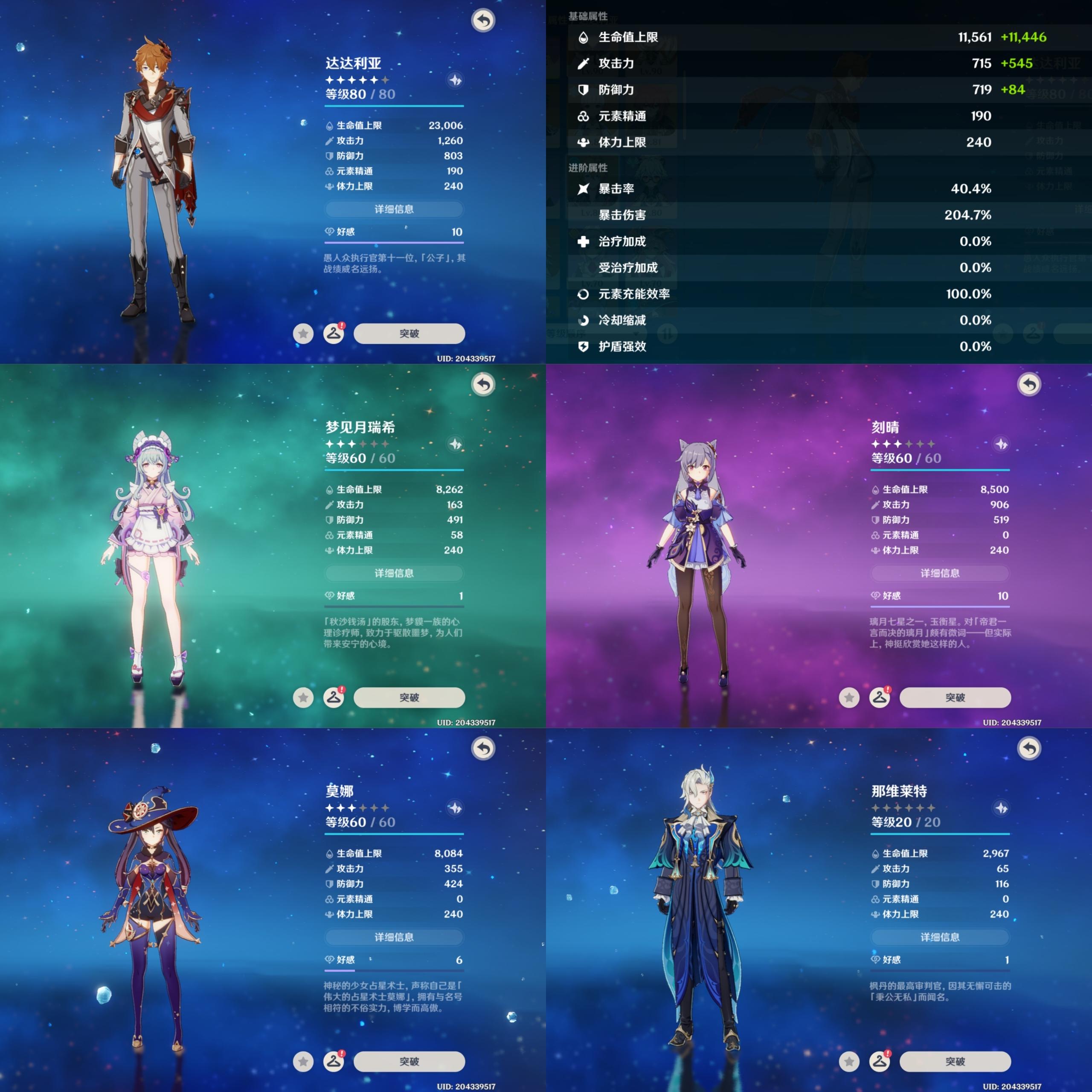This screenshot has width=1092, height=1092.
Task: Click 突破 ascend button for 达达利亚
Action: (409, 334)
